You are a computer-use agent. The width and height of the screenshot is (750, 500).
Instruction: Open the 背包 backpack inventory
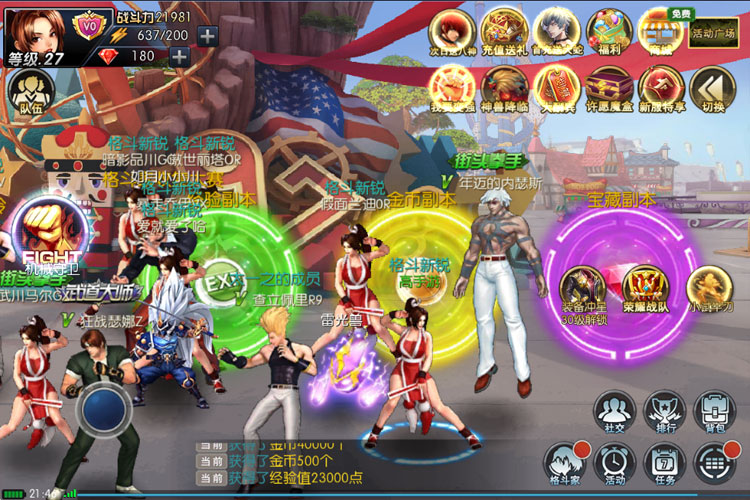pyautogui.click(x=713, y=412)
